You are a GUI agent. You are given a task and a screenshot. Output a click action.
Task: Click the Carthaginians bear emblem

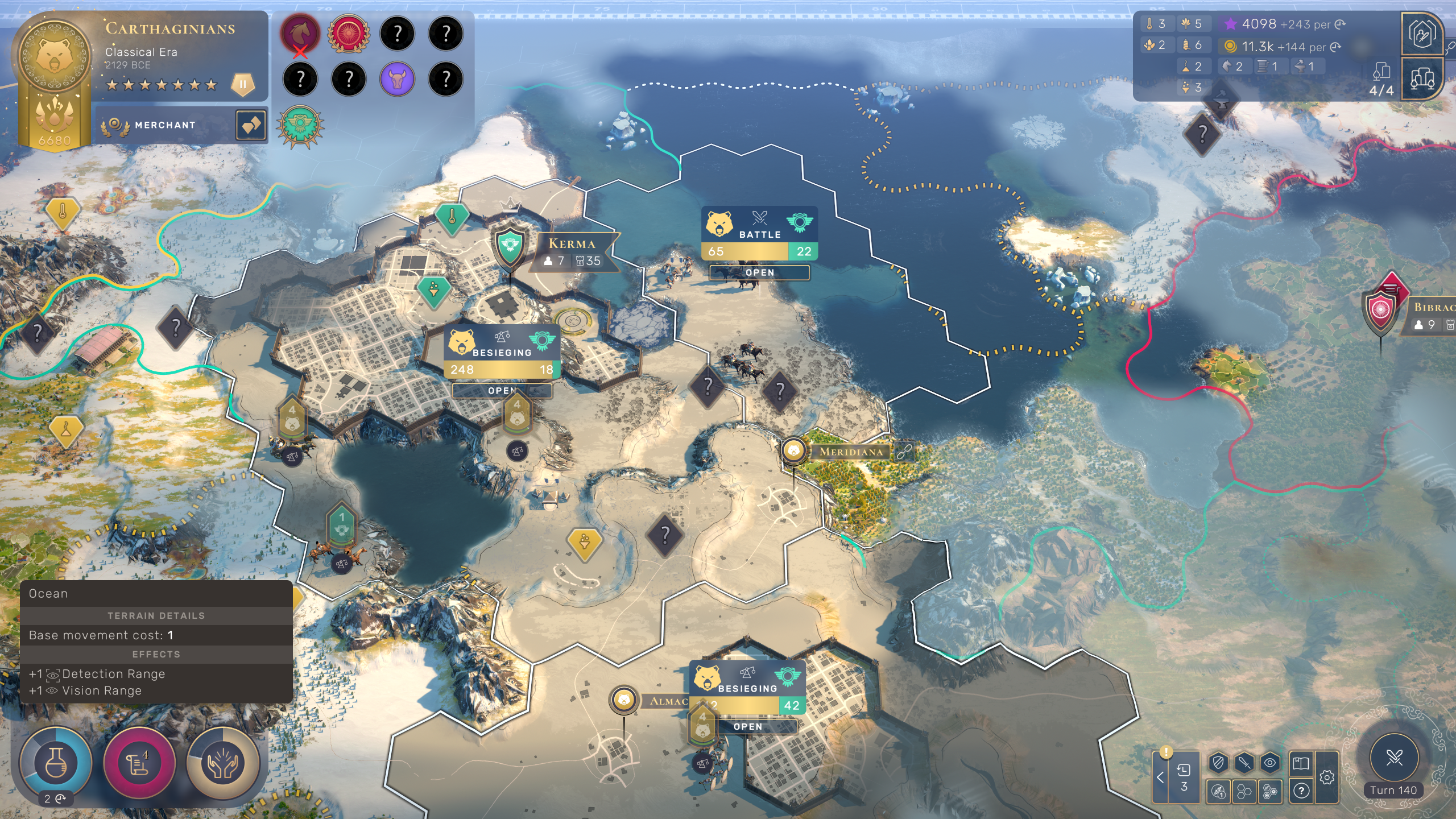coord(55,56)
